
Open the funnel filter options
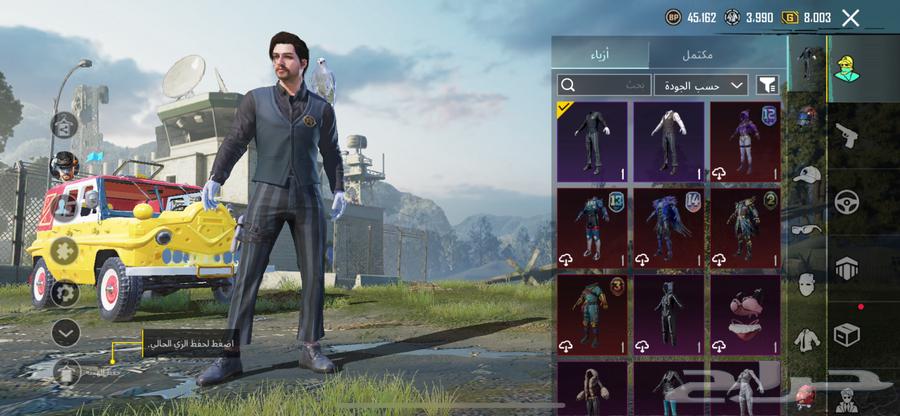767,85
